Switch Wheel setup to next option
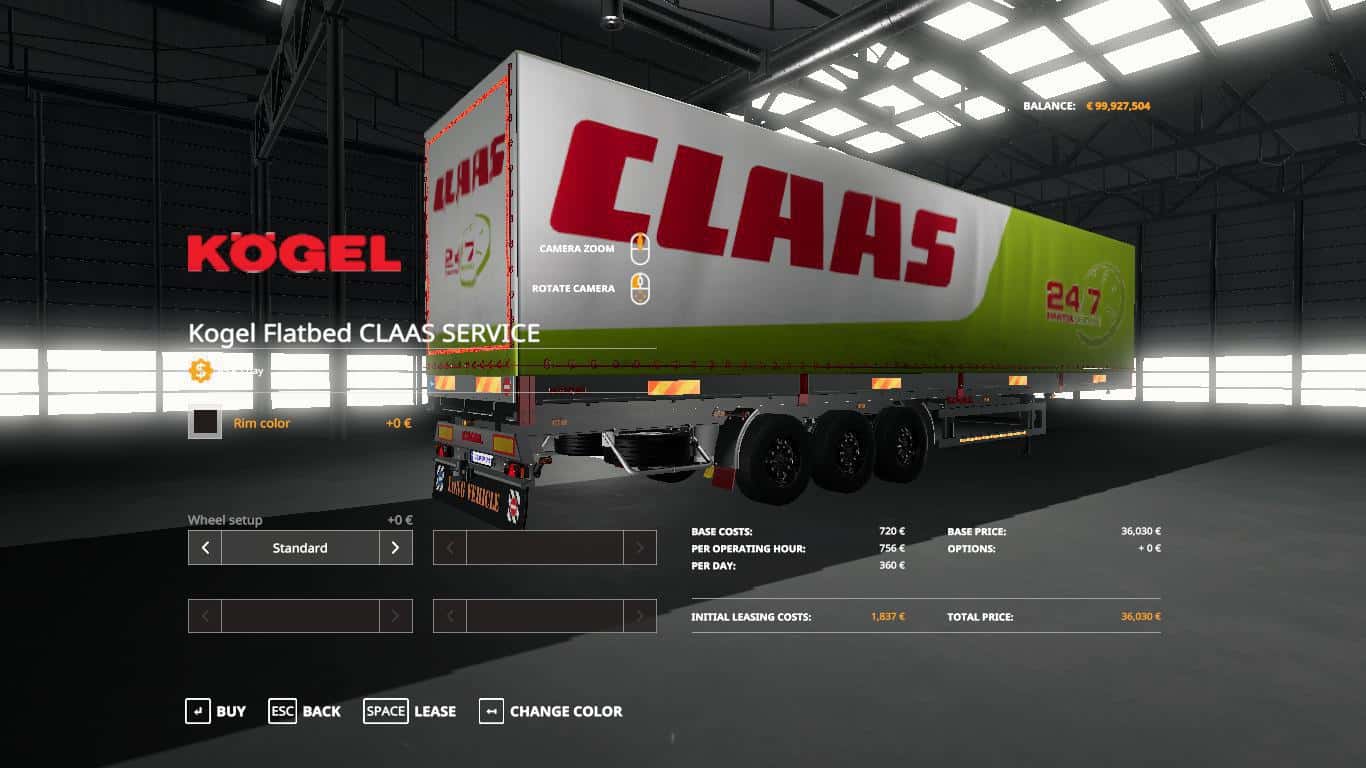Screen dimensions: 1366x768 [395, 548]
